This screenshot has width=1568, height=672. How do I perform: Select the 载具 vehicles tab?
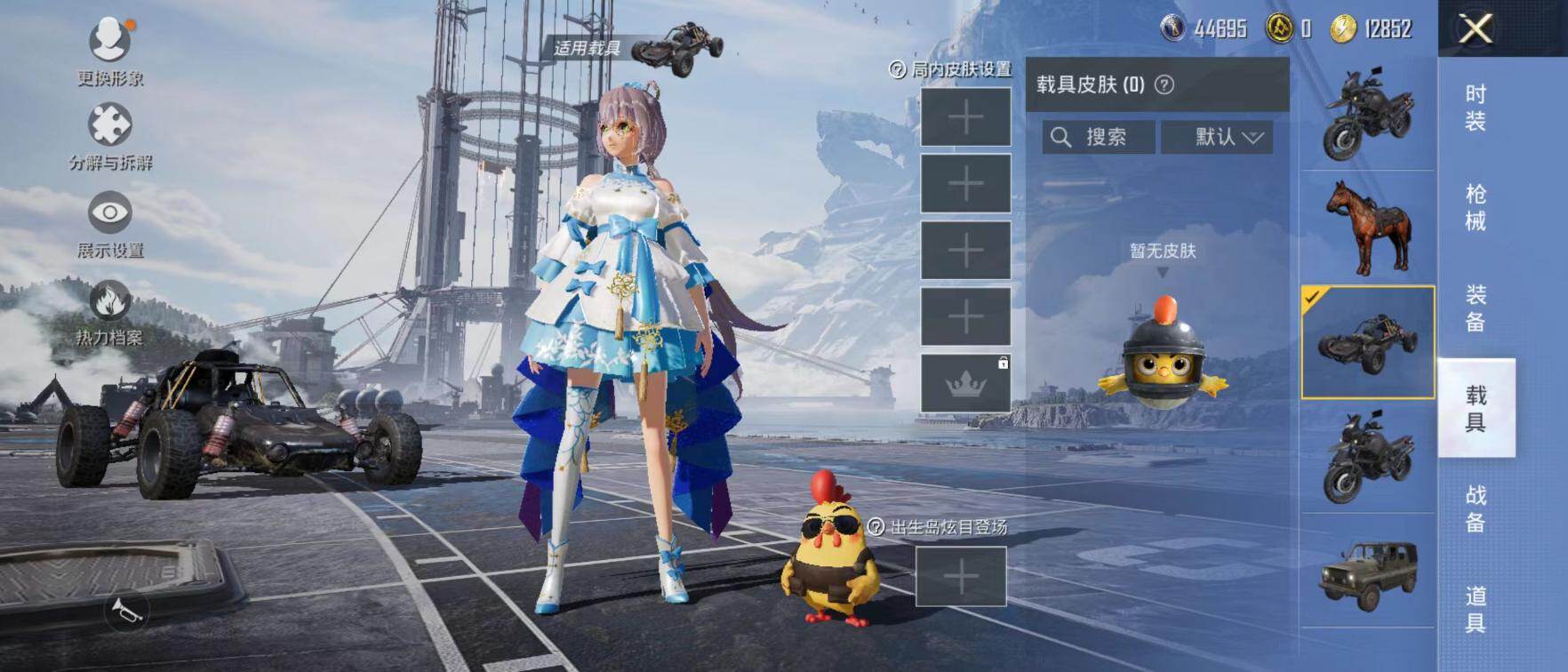point(1476,408)
